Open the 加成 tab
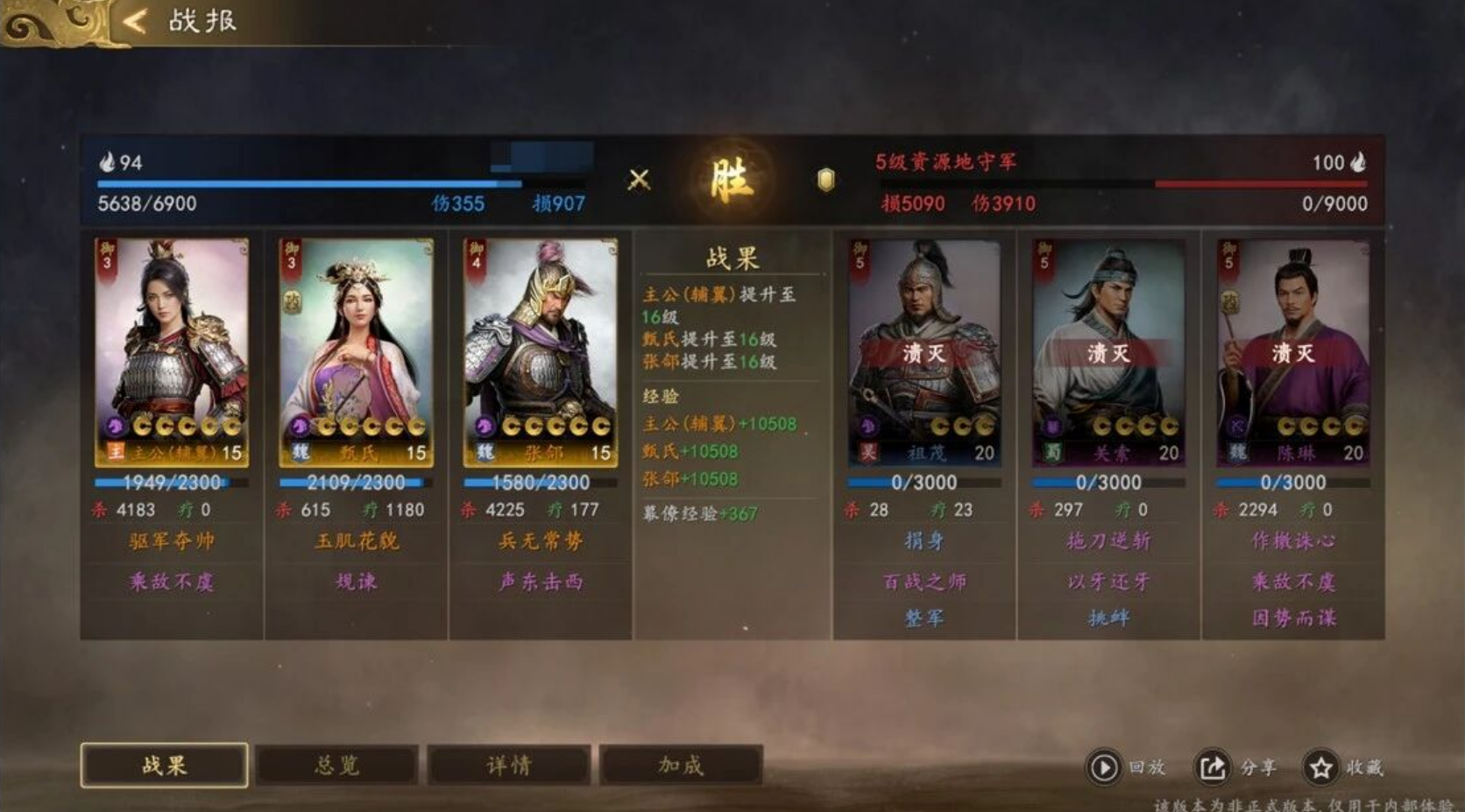 pos(681,764)
